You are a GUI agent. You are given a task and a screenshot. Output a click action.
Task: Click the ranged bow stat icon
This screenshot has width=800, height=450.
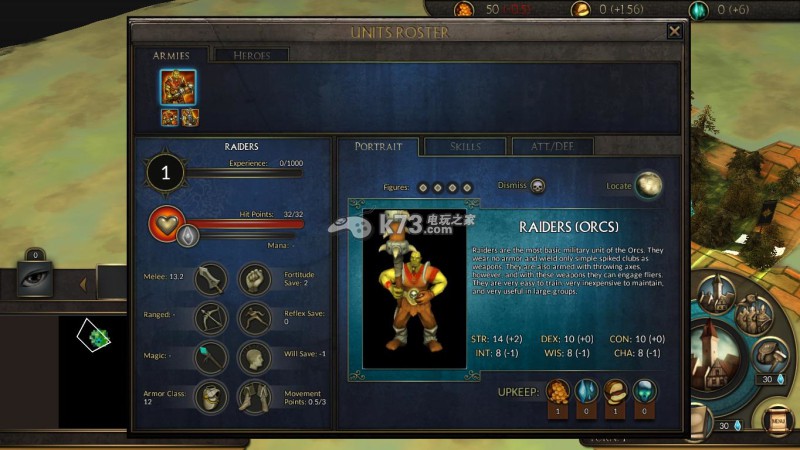(211, 318)
